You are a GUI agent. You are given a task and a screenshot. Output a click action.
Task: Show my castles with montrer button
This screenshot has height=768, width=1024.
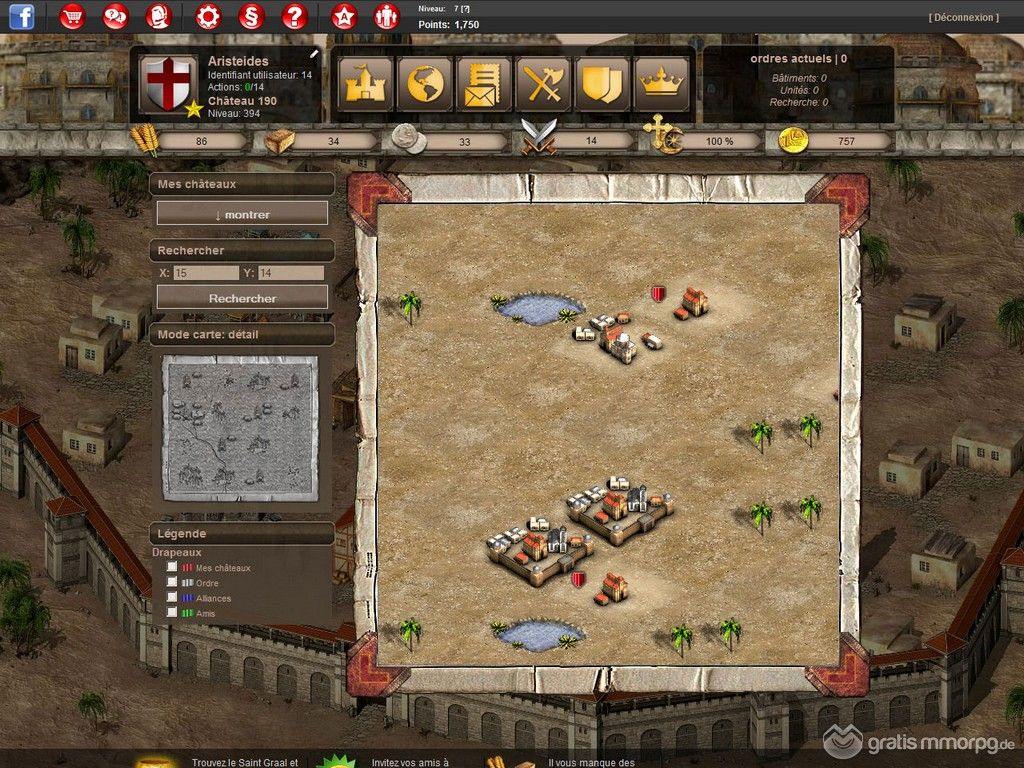tap(242, 214)
